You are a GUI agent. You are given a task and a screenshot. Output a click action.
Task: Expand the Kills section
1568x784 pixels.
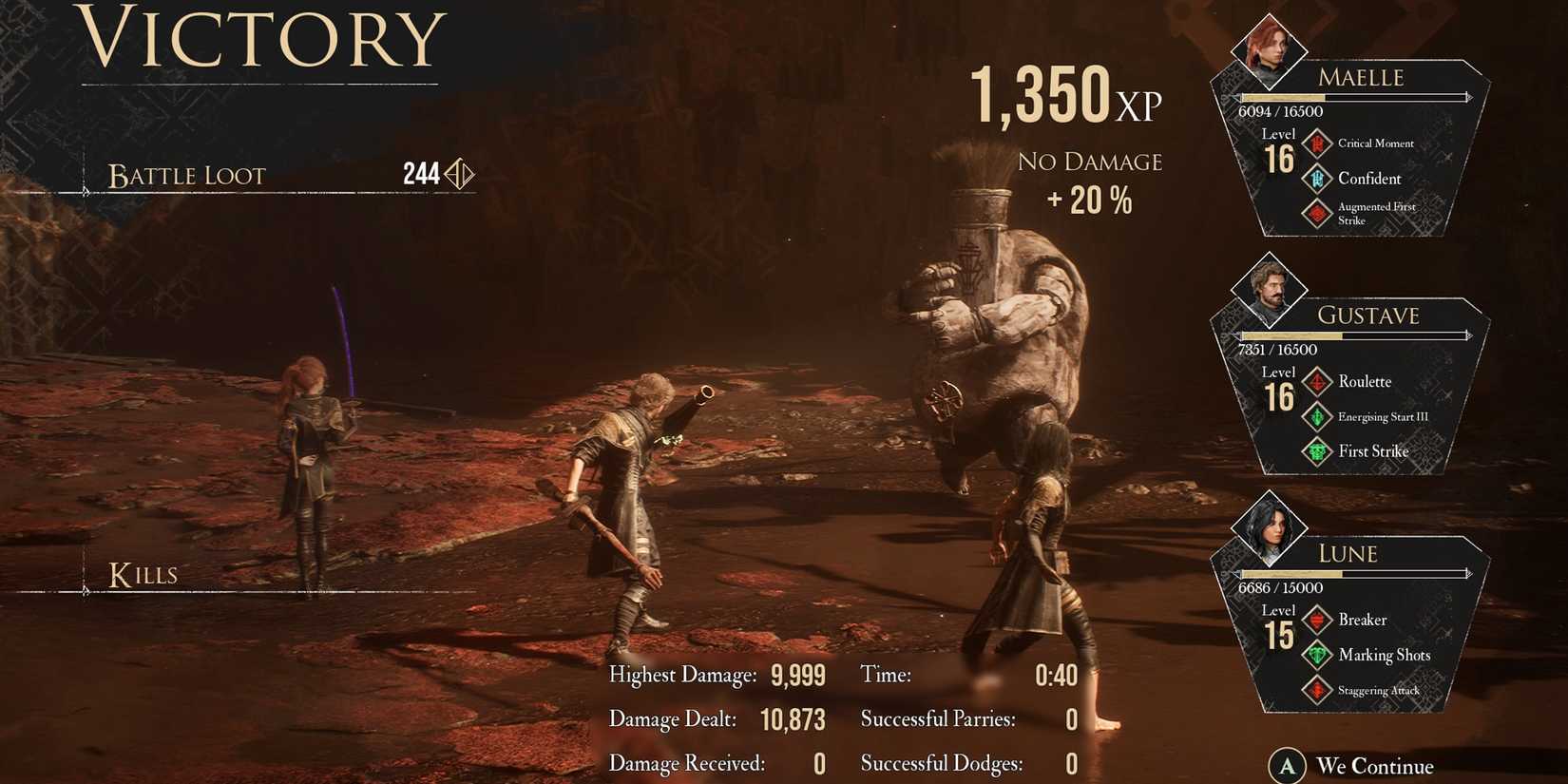click(x=143, y=573)
